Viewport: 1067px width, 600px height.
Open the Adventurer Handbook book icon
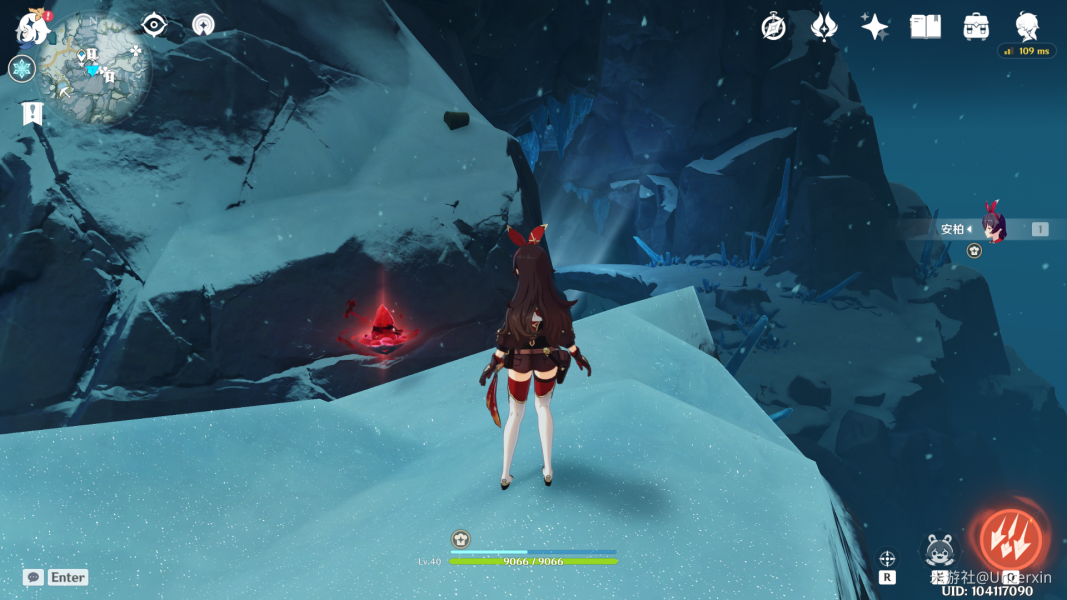point(925,27)
